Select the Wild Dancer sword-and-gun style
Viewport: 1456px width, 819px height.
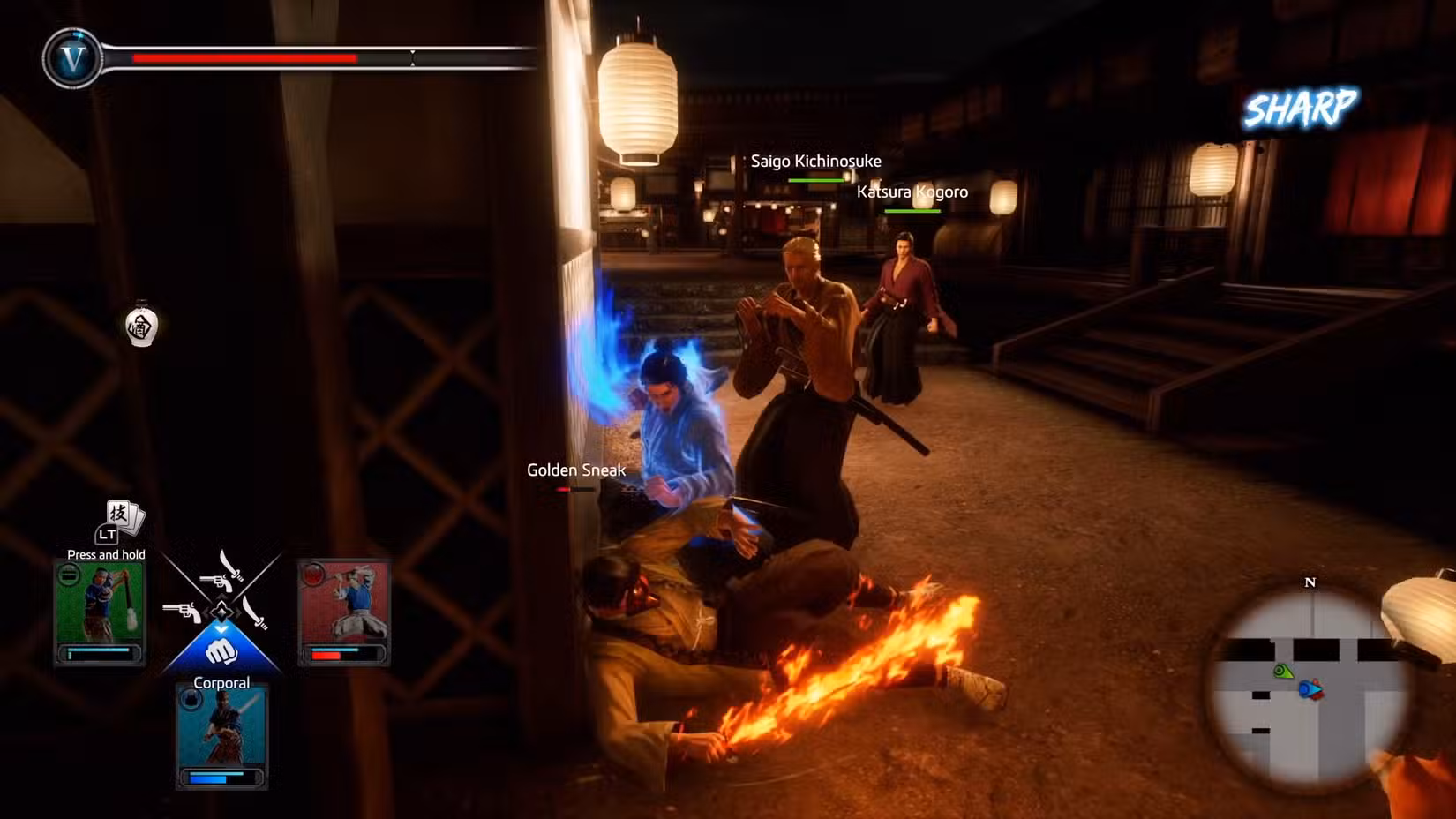tap(222, 572)
